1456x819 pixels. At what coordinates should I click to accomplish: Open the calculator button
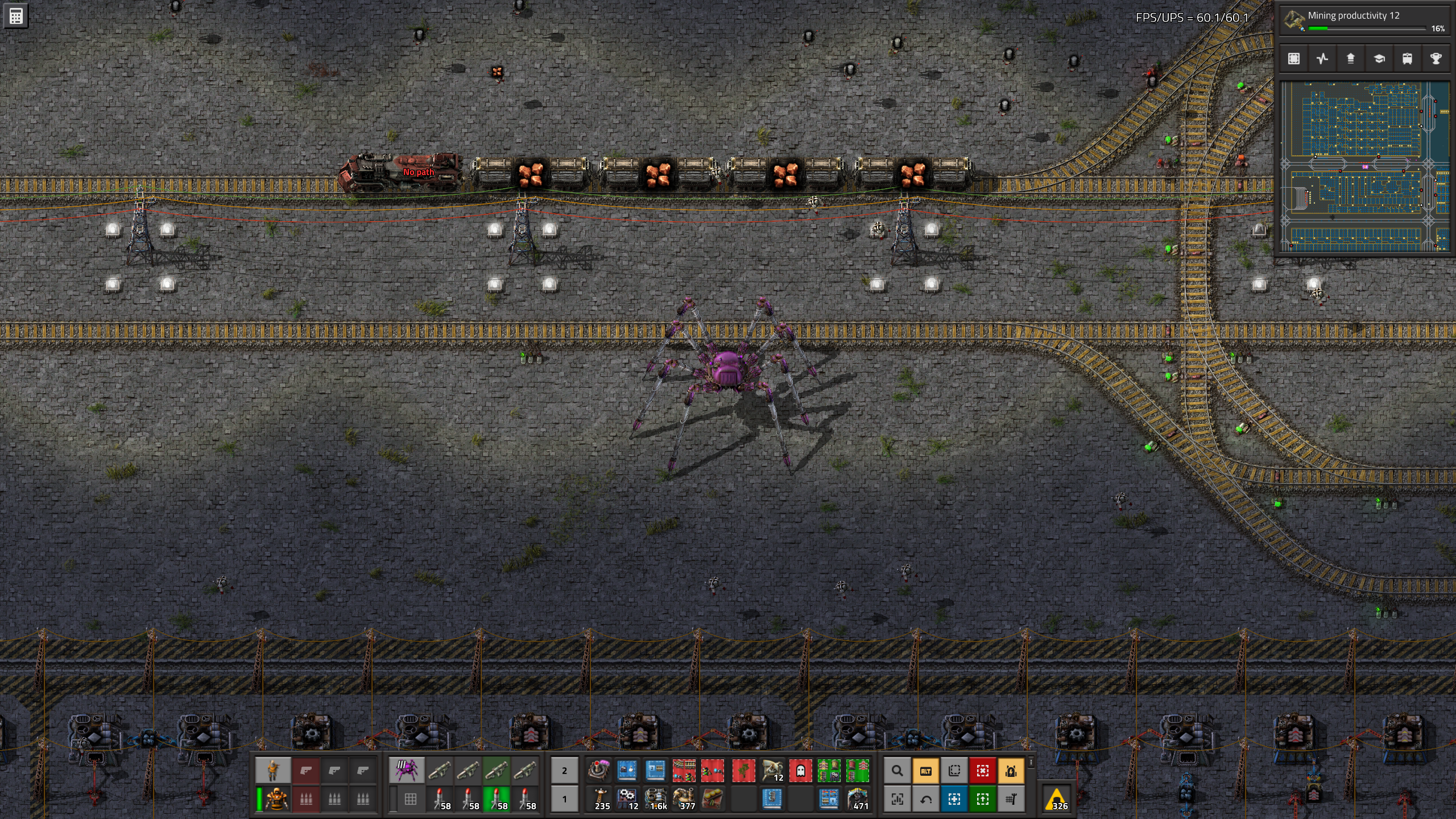point(15,16)
